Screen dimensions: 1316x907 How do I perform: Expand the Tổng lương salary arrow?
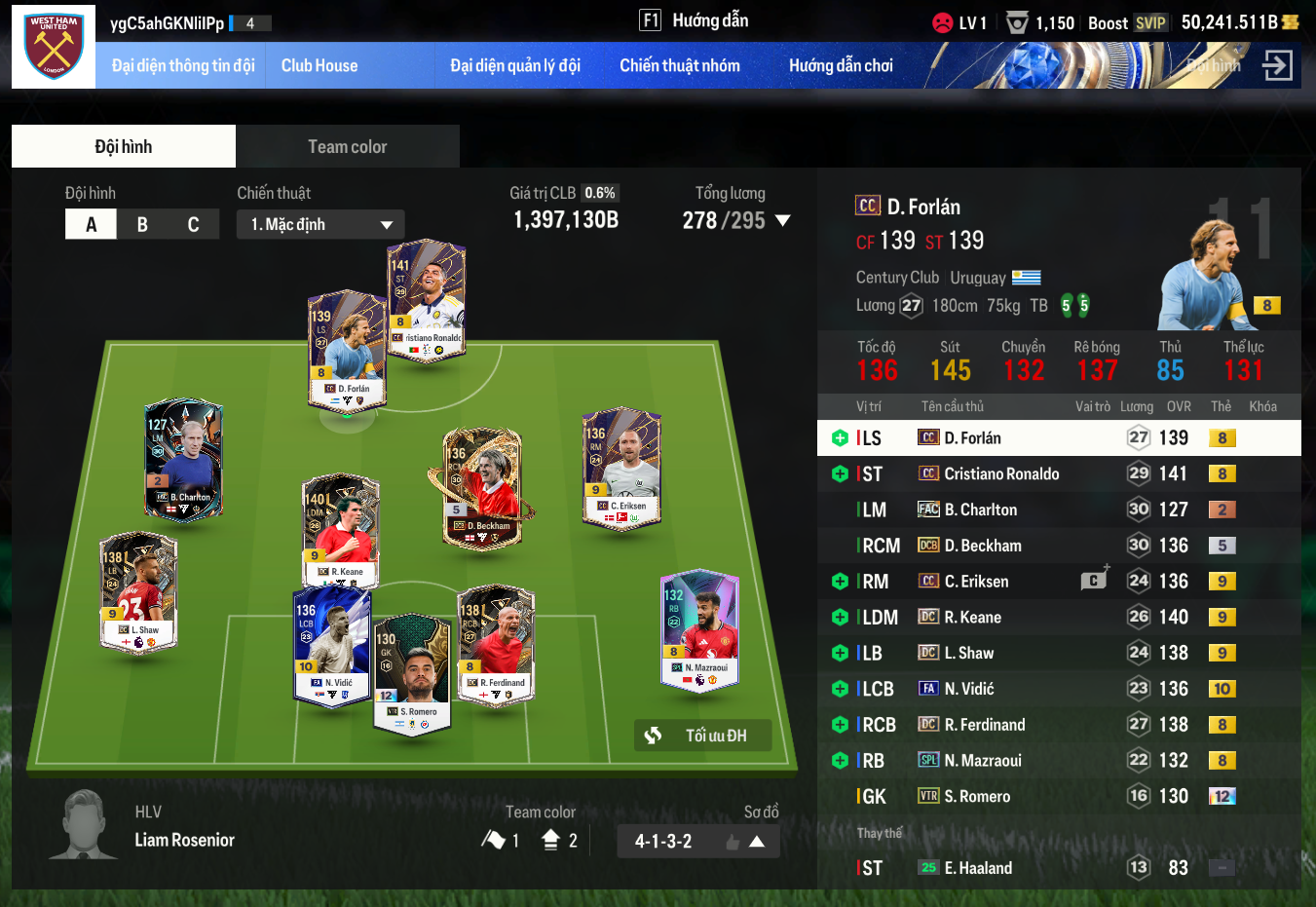click(x=782, y=221)
